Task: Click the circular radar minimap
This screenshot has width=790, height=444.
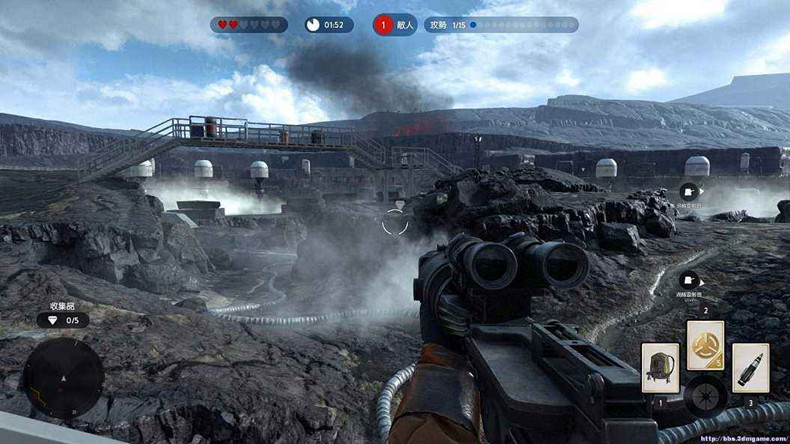Action: point(63,379)
